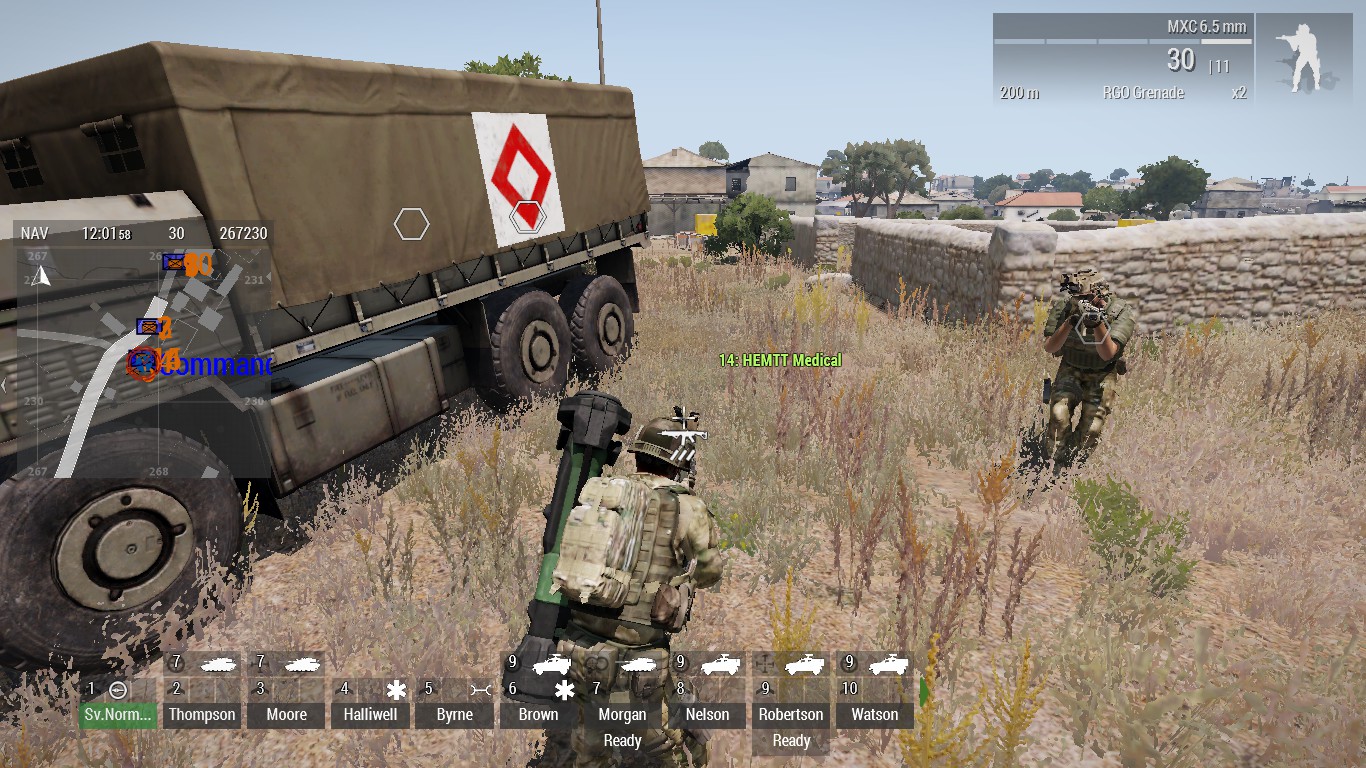Click the Command marker on the GPS minimap
Viewport: 1366px width, 768px height.
pyautogui.click(x=215, y=365)
